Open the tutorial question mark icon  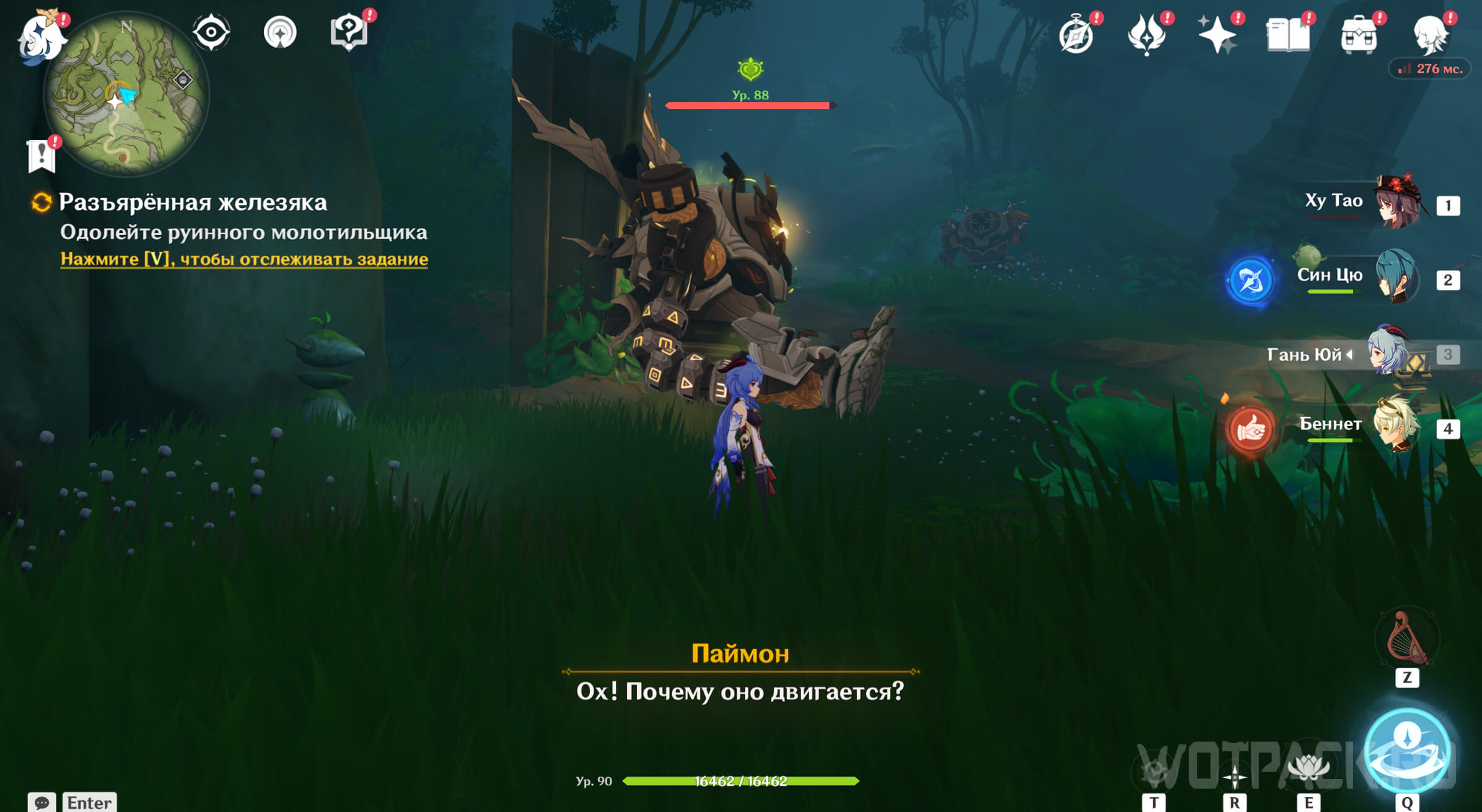click(x=349, y=32)
